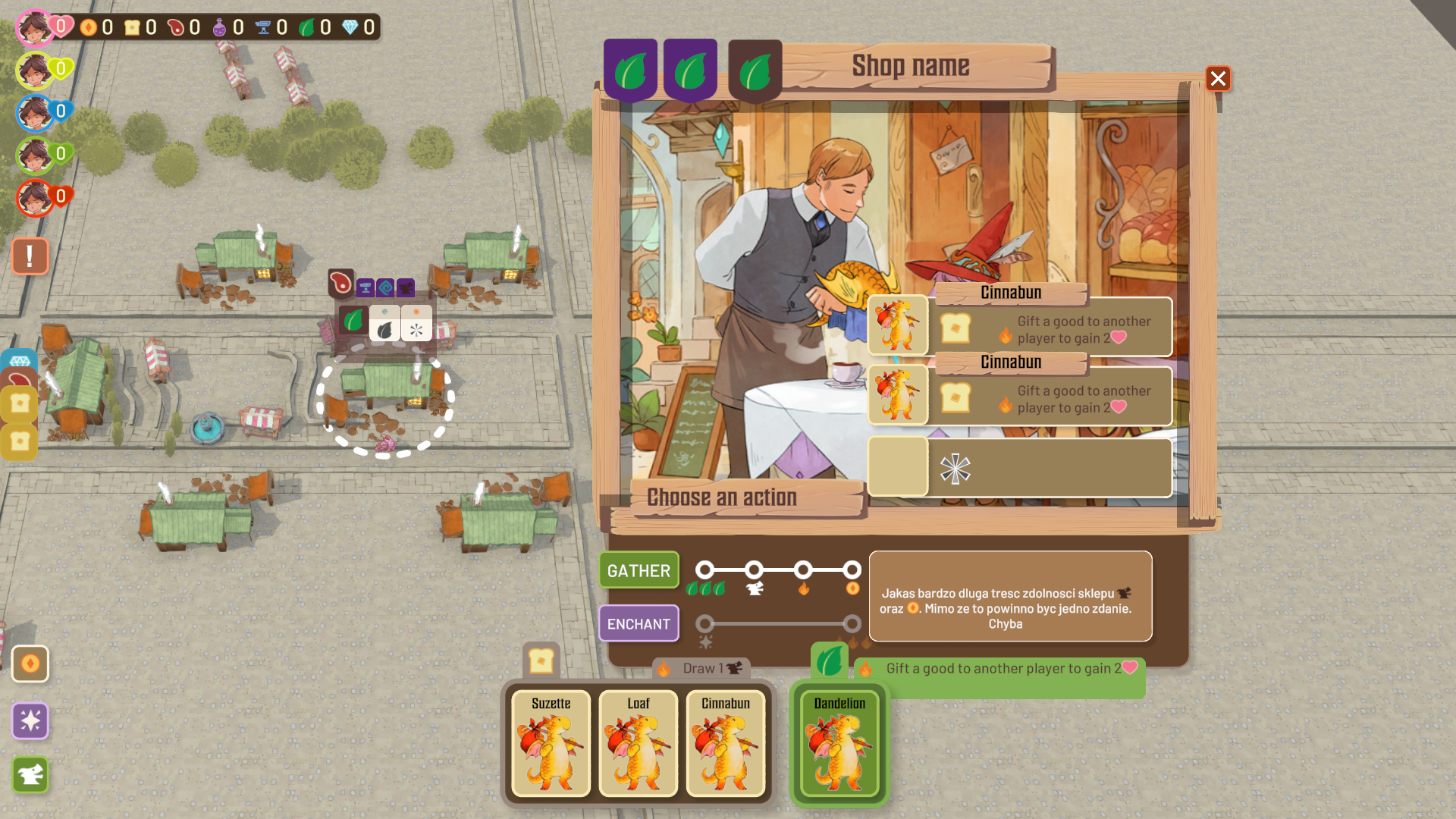
Task: Open the exclamation mark alert
Action: (30, 256)
